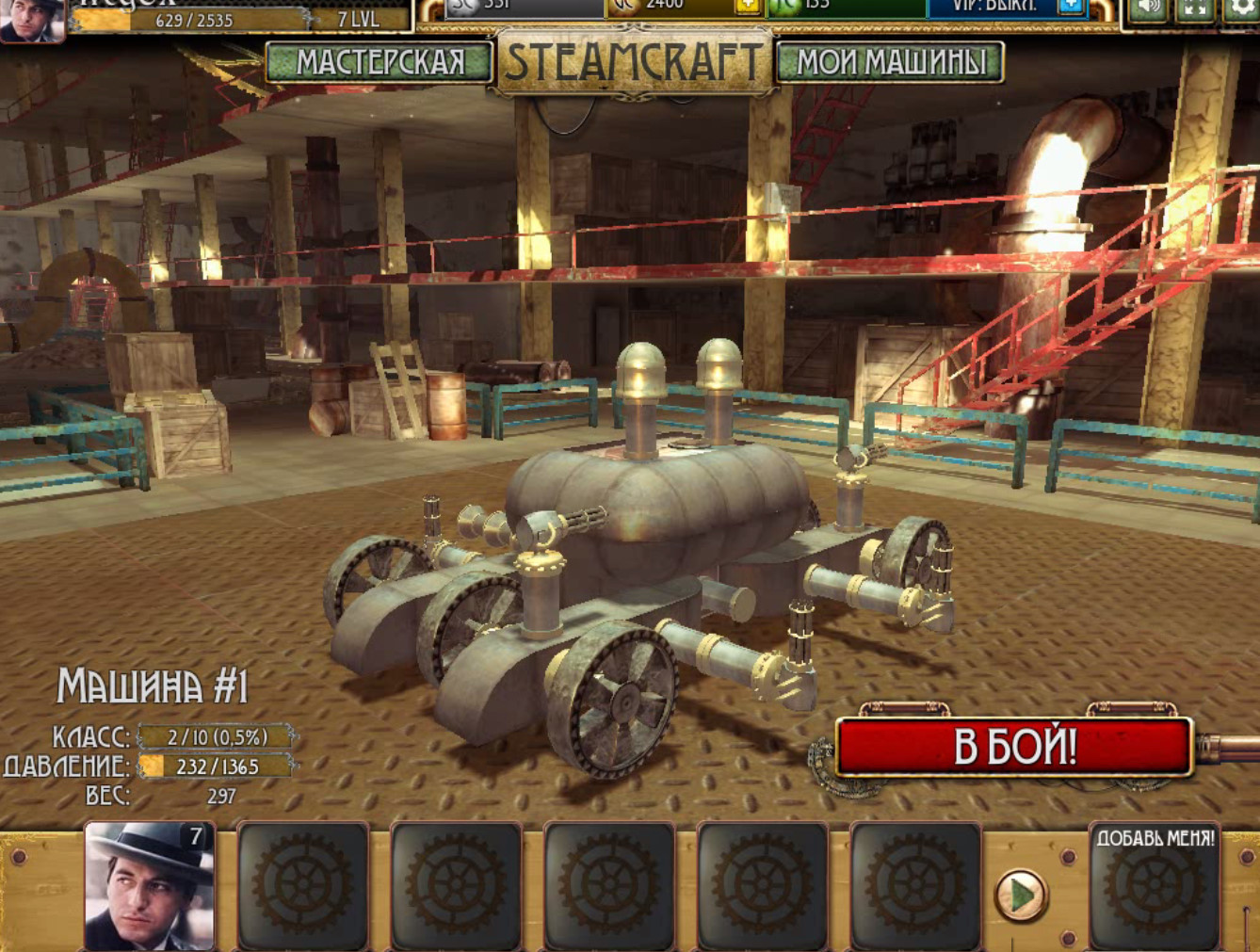Start a battle with В БОЙ!
Viewport: 1260px width, 952px height.
(1014, 747)
